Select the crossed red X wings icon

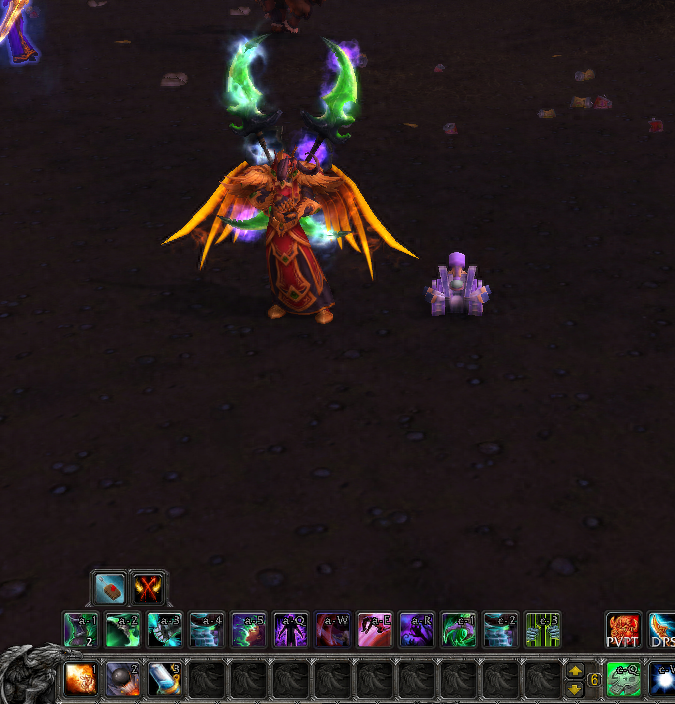pyautogui.click(x=149, y=588)
